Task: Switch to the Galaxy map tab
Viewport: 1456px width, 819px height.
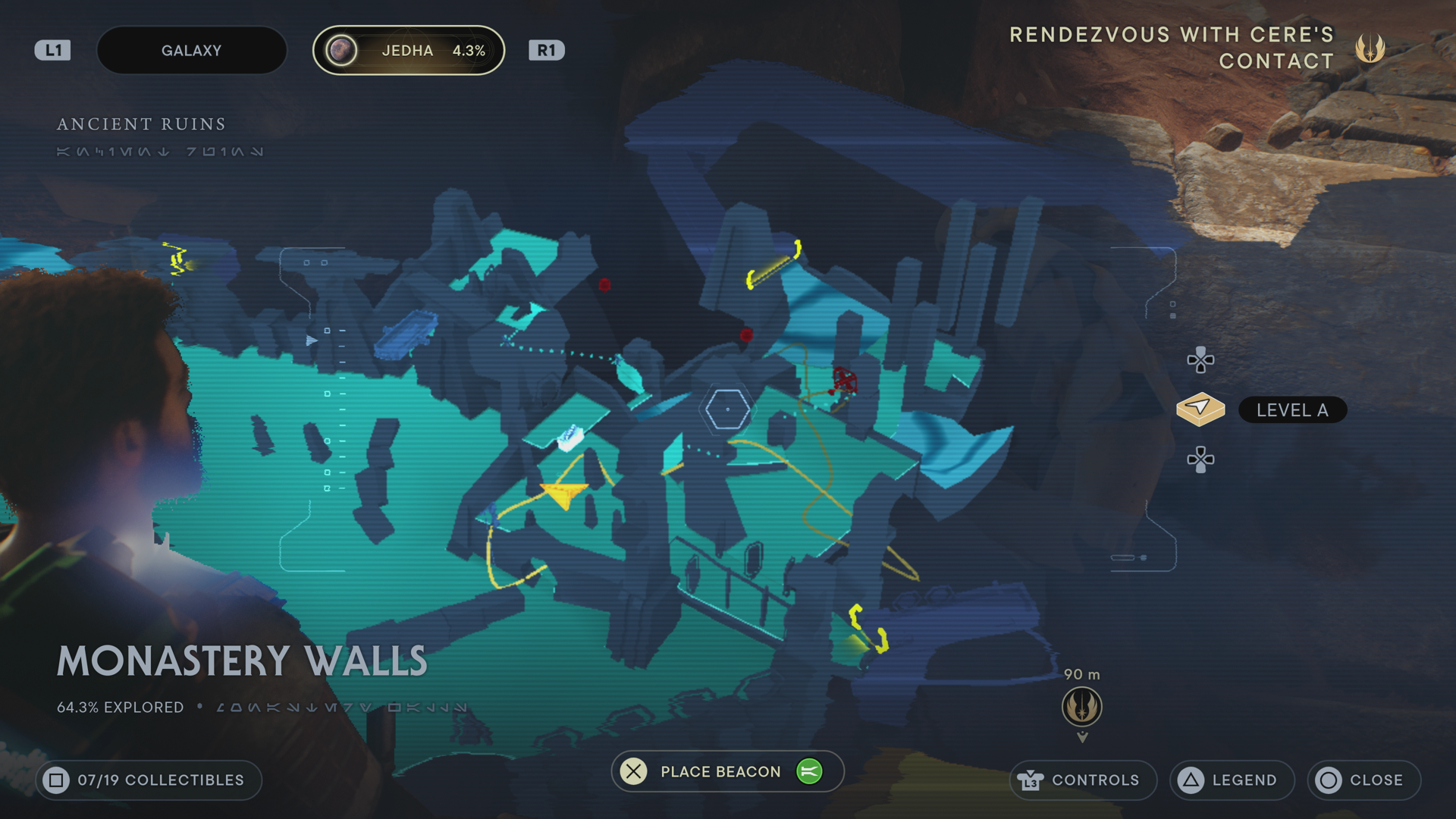Action: coord(191,51)
